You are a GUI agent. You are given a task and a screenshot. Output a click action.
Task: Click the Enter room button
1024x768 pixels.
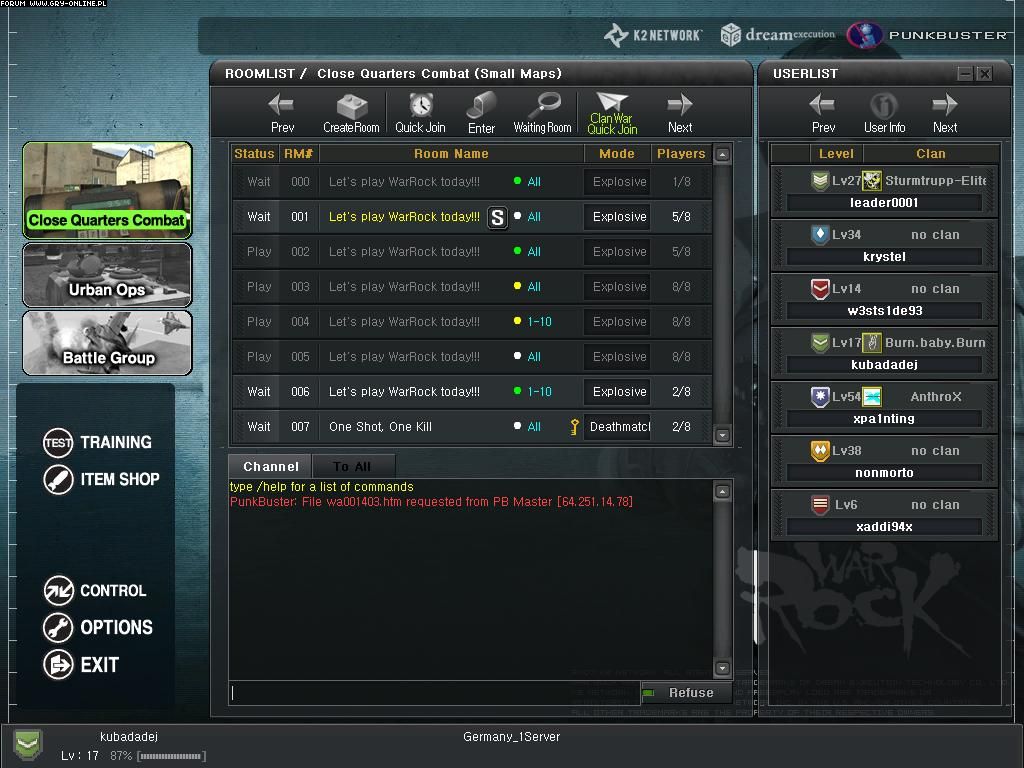click(x=481, y=113)
